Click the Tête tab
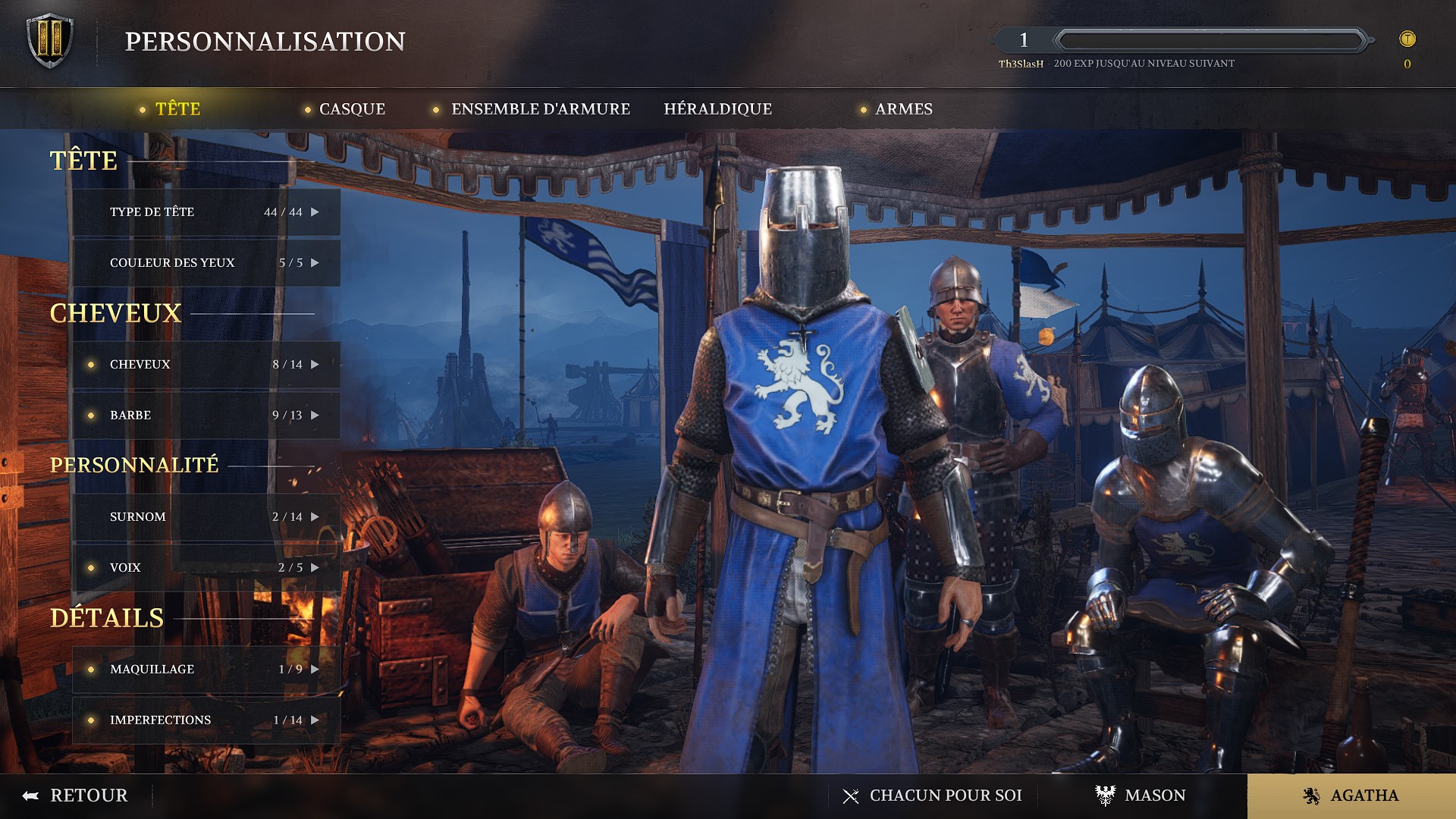The height and width of the screenshot is (819, 1456). point(177,109)
